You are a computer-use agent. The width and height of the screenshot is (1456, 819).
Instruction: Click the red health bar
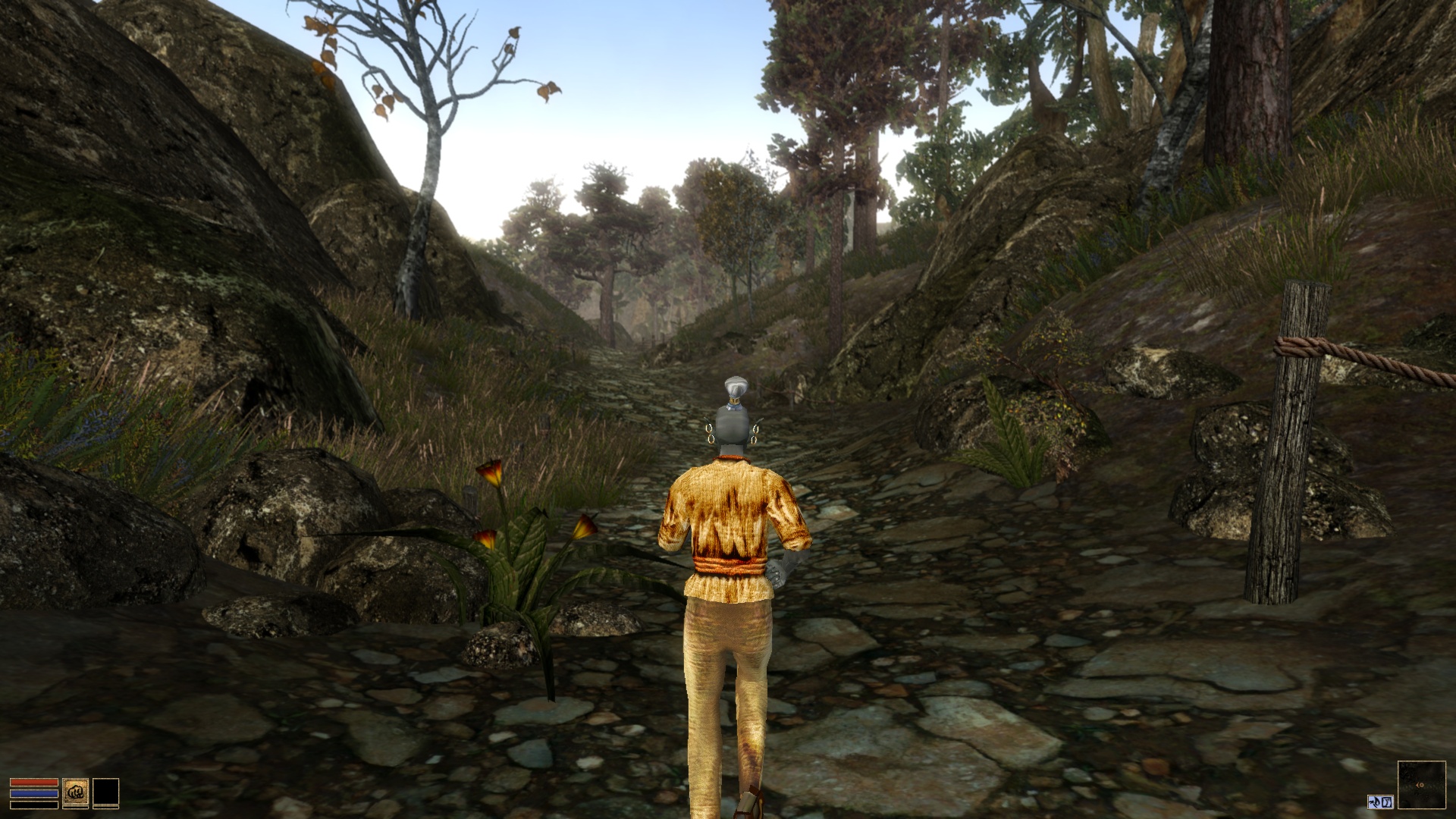[x=34, y=783]
